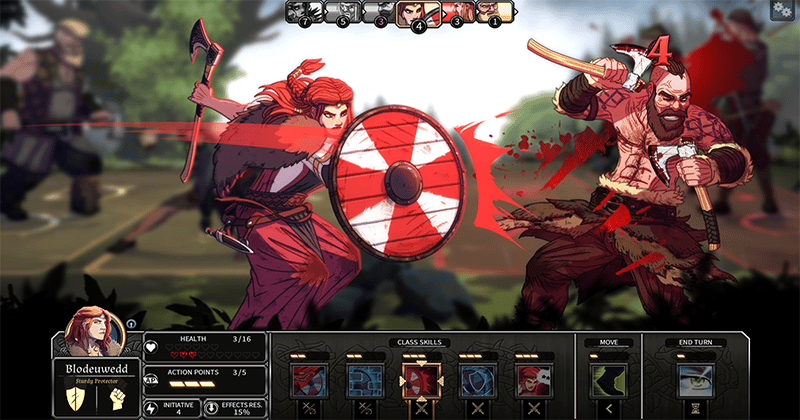Click the info icon beside the portrait

click(130, 324)
